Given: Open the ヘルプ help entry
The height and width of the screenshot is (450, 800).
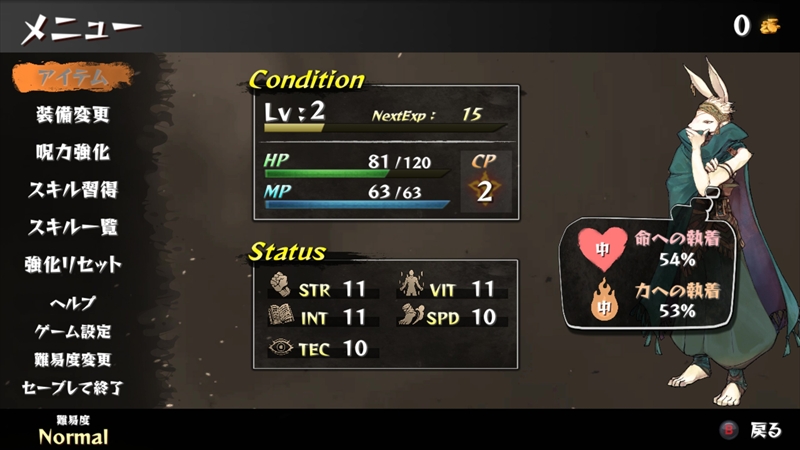Looking at the screenshot, I should coord(73,303).
